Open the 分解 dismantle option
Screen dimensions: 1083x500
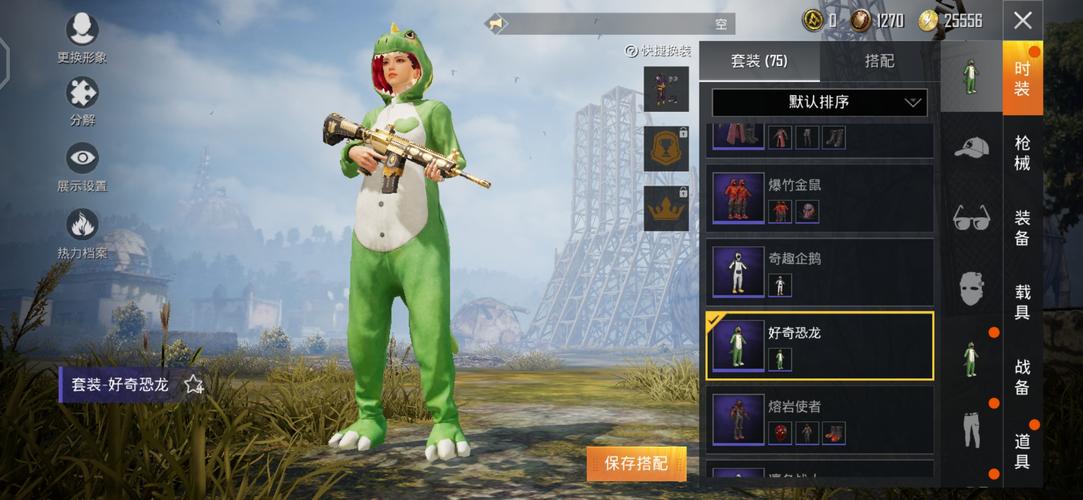pos(82,102)
